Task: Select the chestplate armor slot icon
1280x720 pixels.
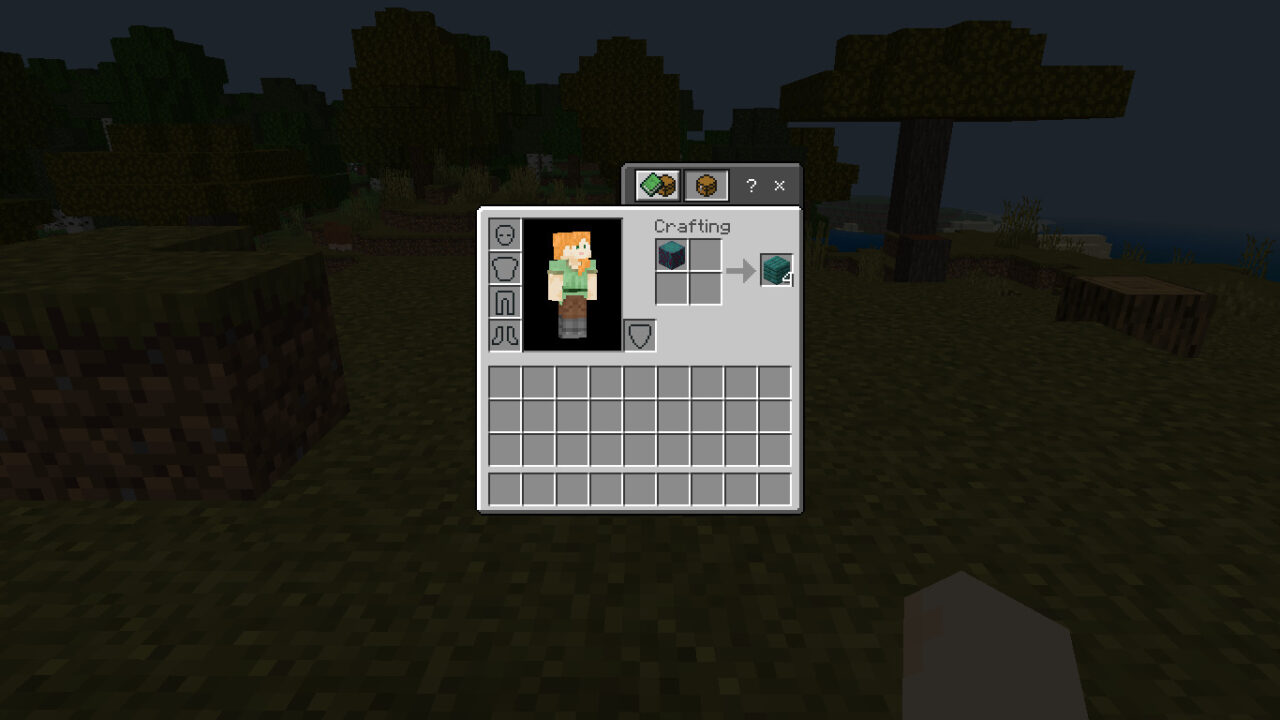Action: (x=505, y=267)
